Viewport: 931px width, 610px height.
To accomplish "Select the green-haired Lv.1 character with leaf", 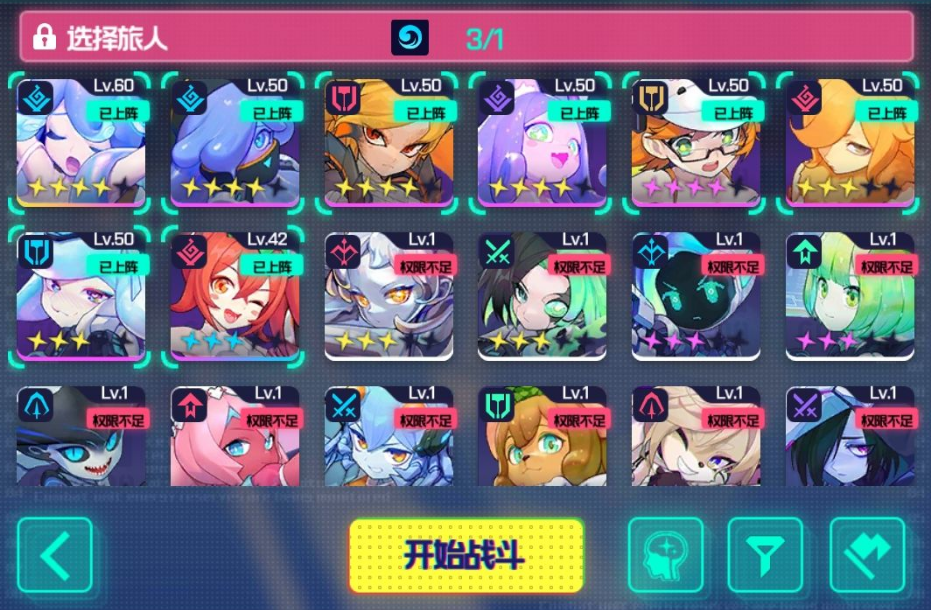I will (851, 297).
